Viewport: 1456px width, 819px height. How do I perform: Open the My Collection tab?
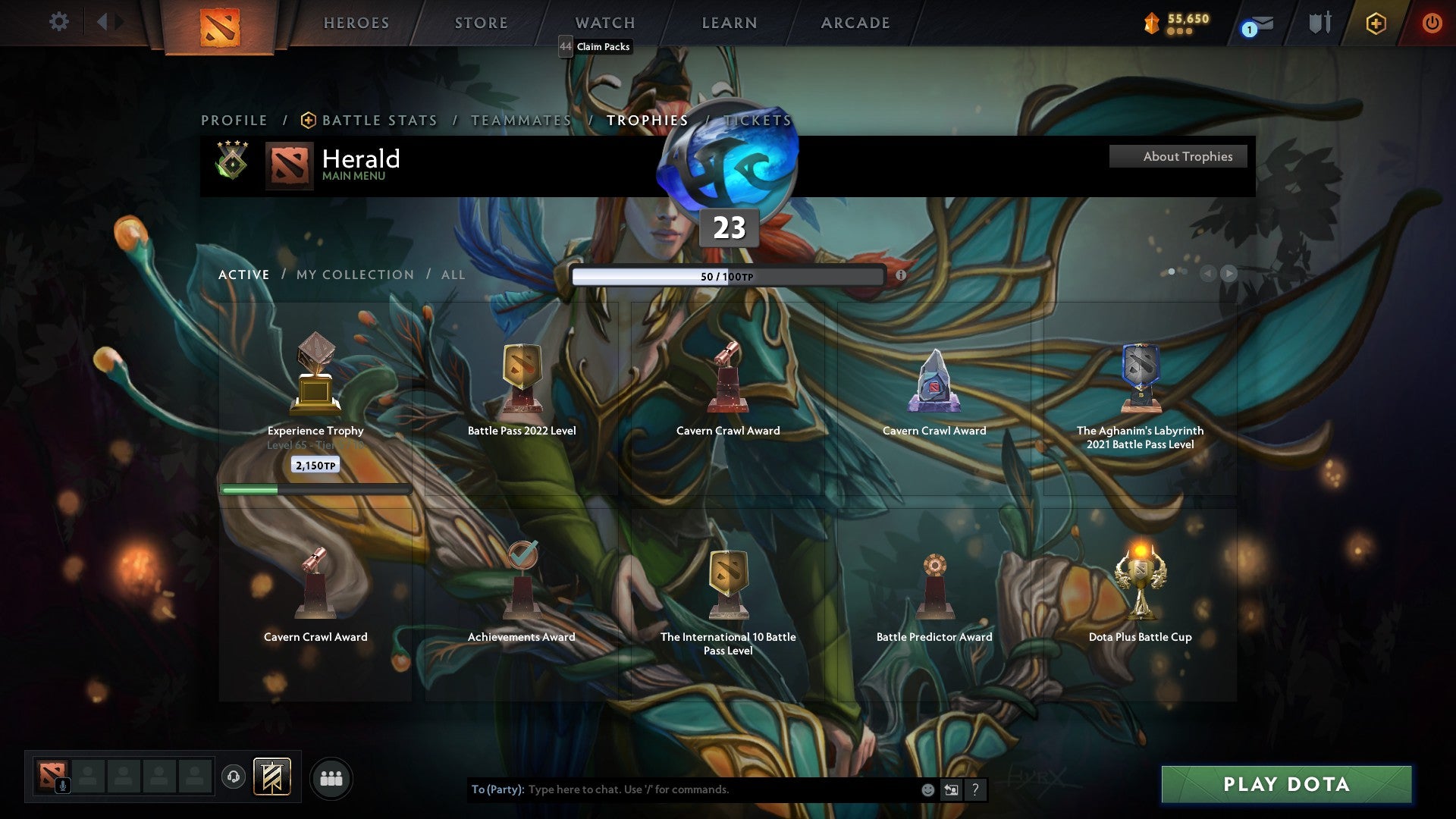click(x=353, y=275)
